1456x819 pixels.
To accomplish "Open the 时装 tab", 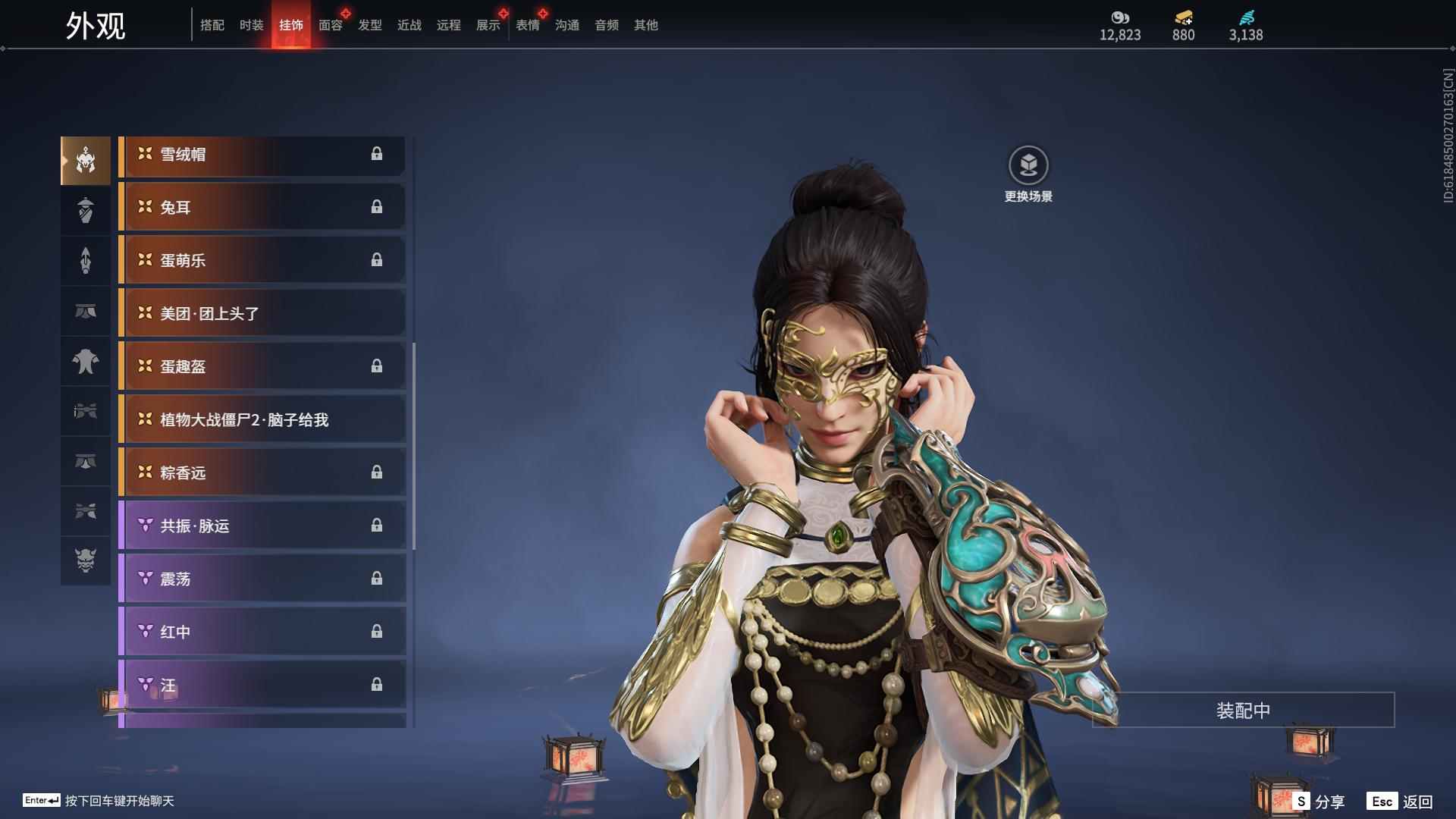I will click(x=252, y=25).
